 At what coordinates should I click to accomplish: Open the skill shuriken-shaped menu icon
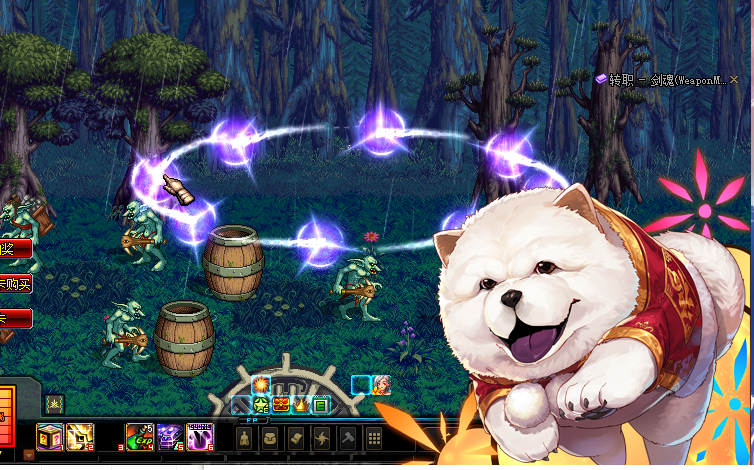click(323, 438)
